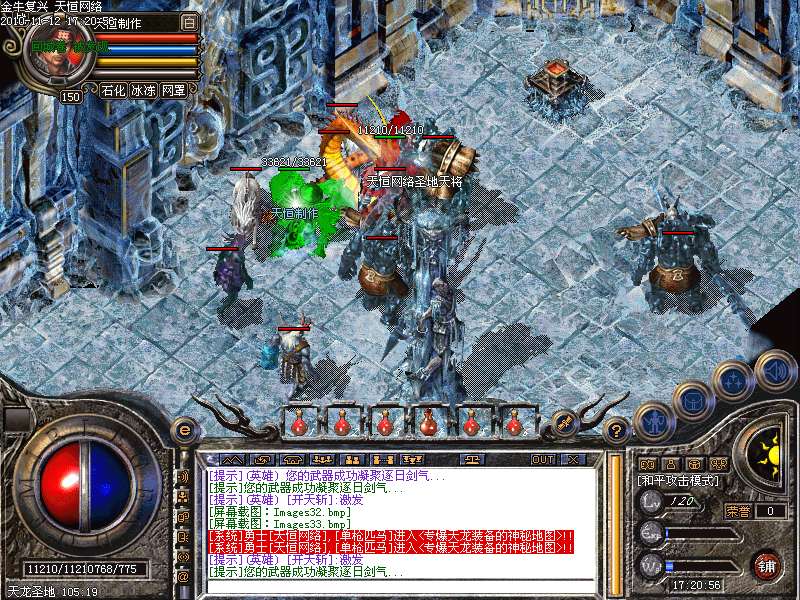Click the chat message log area
Viewport: 800px width, 600px height.
click(400, 522)
